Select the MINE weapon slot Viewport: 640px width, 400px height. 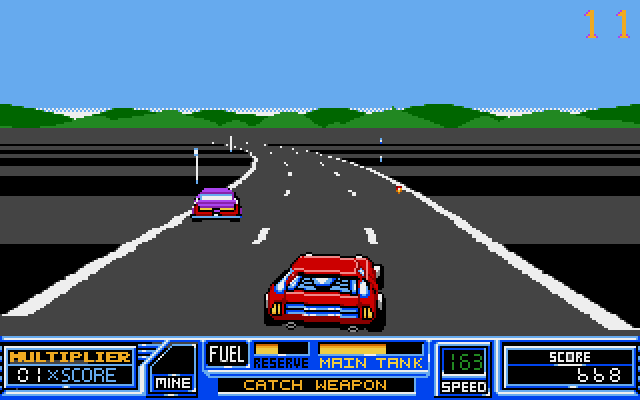[173, 367]
